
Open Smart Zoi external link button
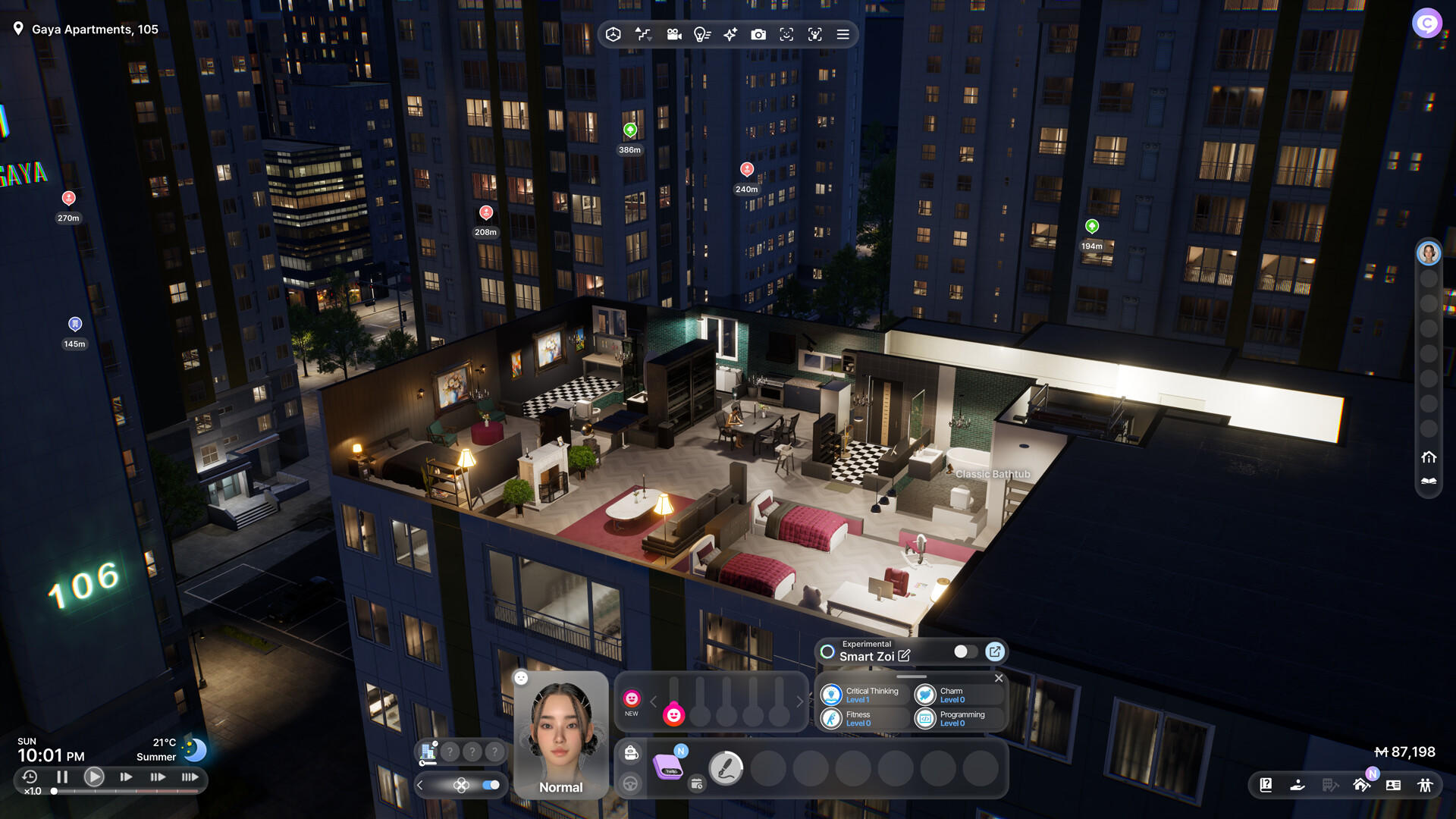point(994,651)
